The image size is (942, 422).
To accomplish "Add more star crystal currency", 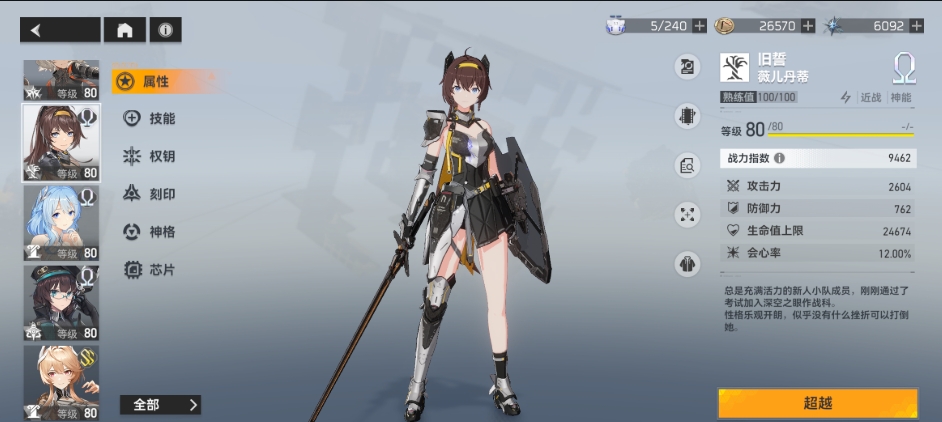I will tap(916, 26).
